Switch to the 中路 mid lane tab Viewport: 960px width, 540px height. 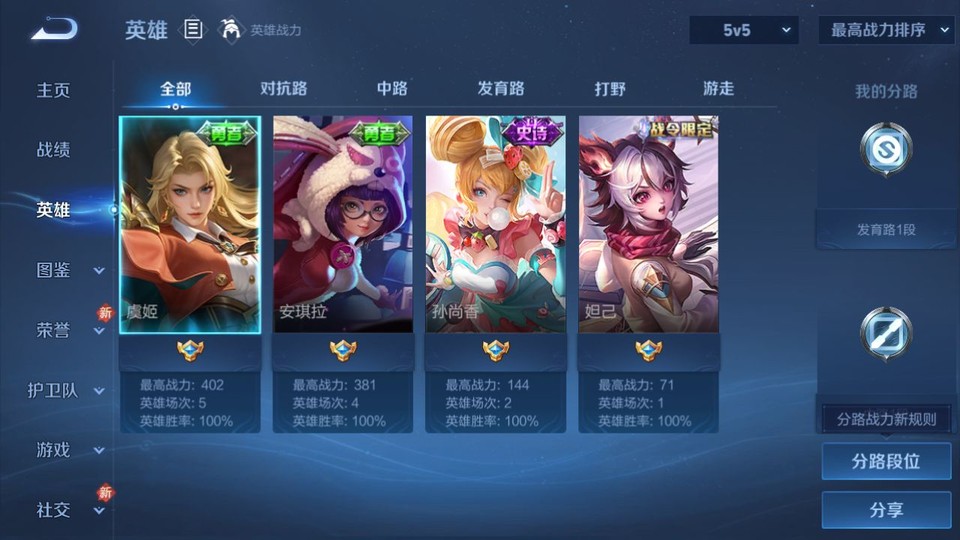(x=392, y=88)
